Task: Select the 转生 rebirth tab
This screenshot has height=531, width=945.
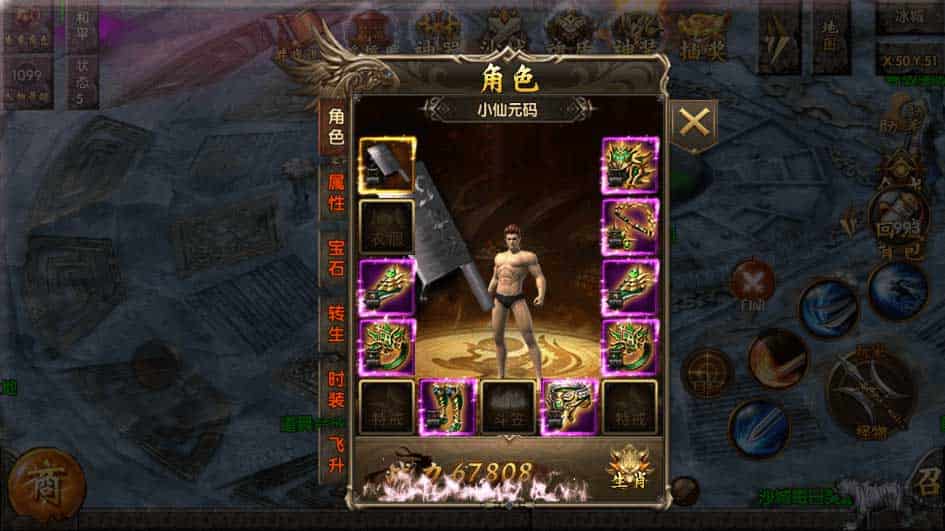Action: click(x=335, y=320)
